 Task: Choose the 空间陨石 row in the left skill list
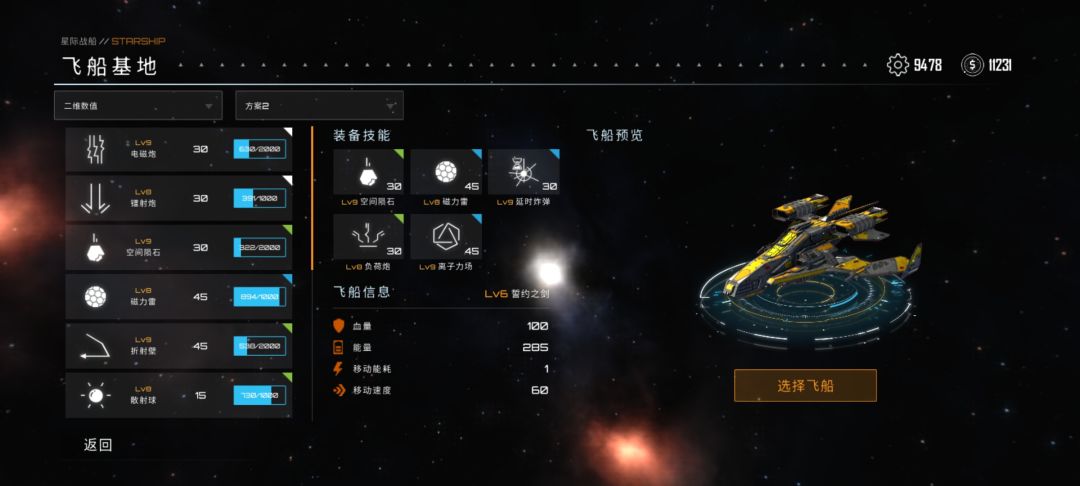(179, 247)
